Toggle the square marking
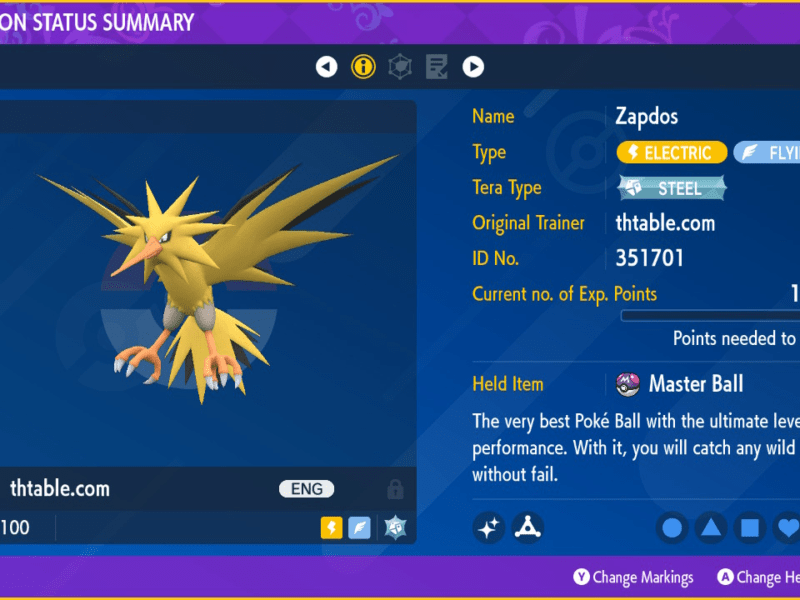 point(749,527)
